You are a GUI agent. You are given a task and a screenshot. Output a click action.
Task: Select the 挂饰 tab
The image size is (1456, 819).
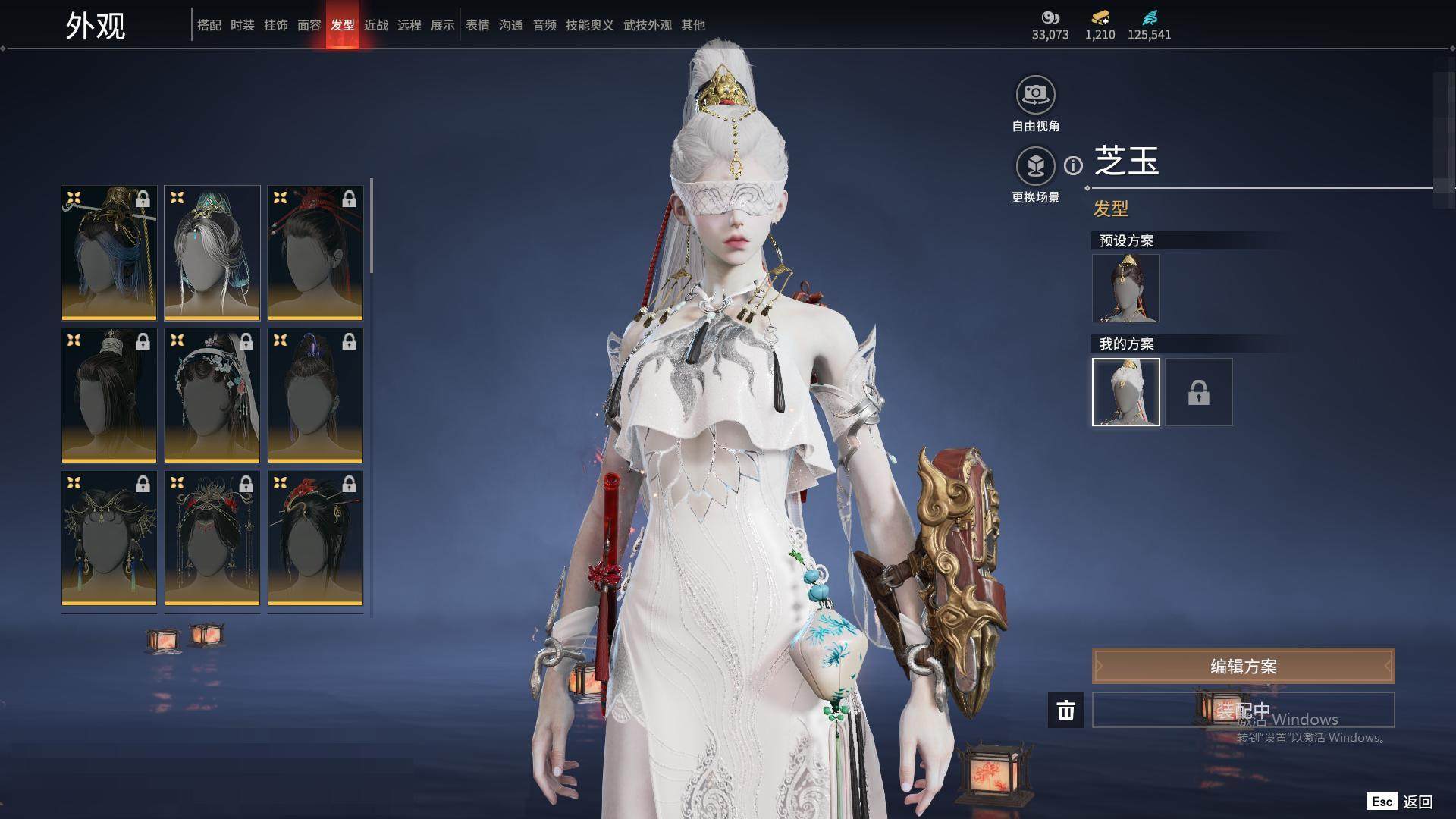coord(276,25)
